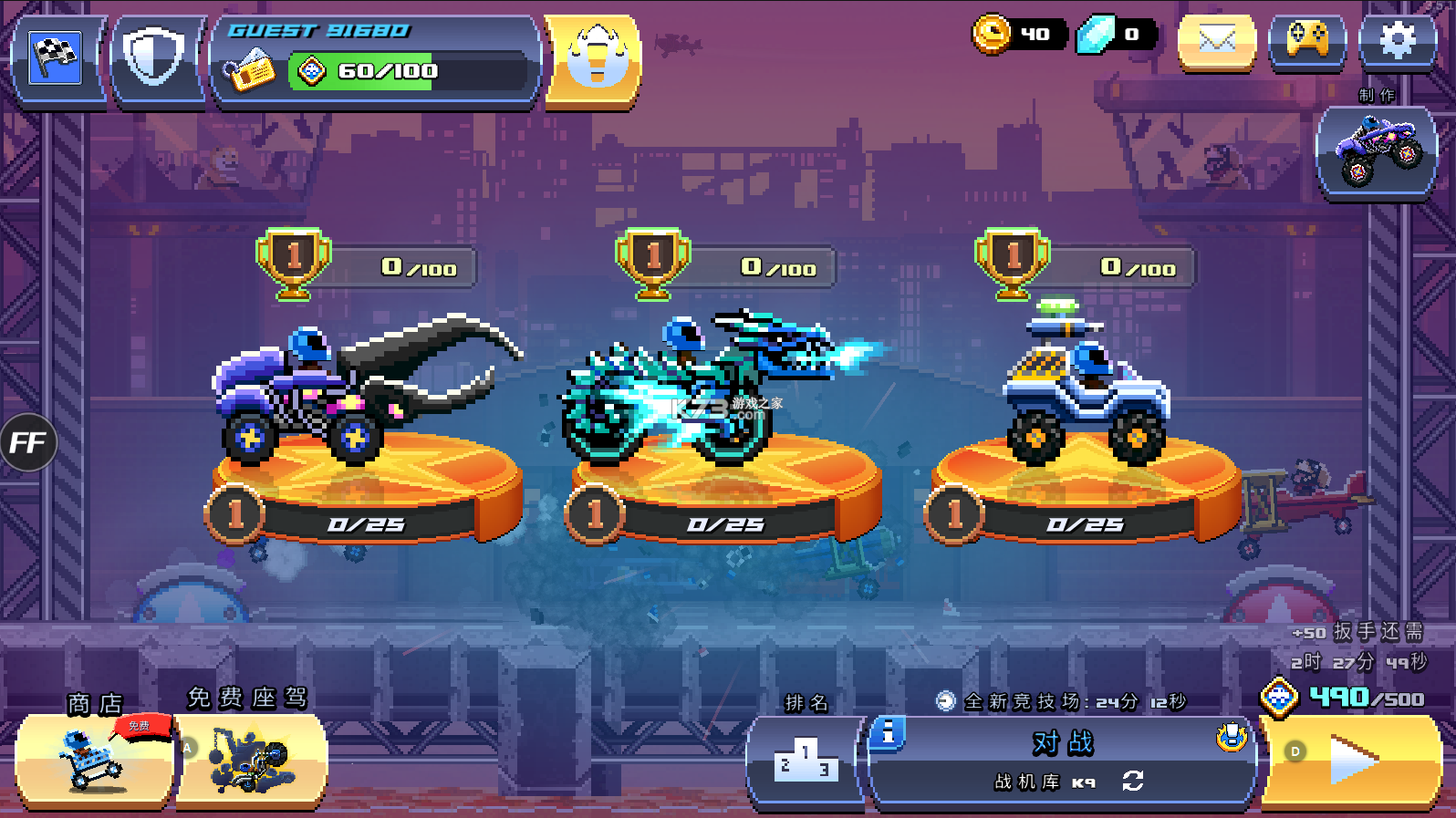The height and width of the screenshot is (818, 1456).
Task: Show the blue info icon details
Action: coord(888,733)
